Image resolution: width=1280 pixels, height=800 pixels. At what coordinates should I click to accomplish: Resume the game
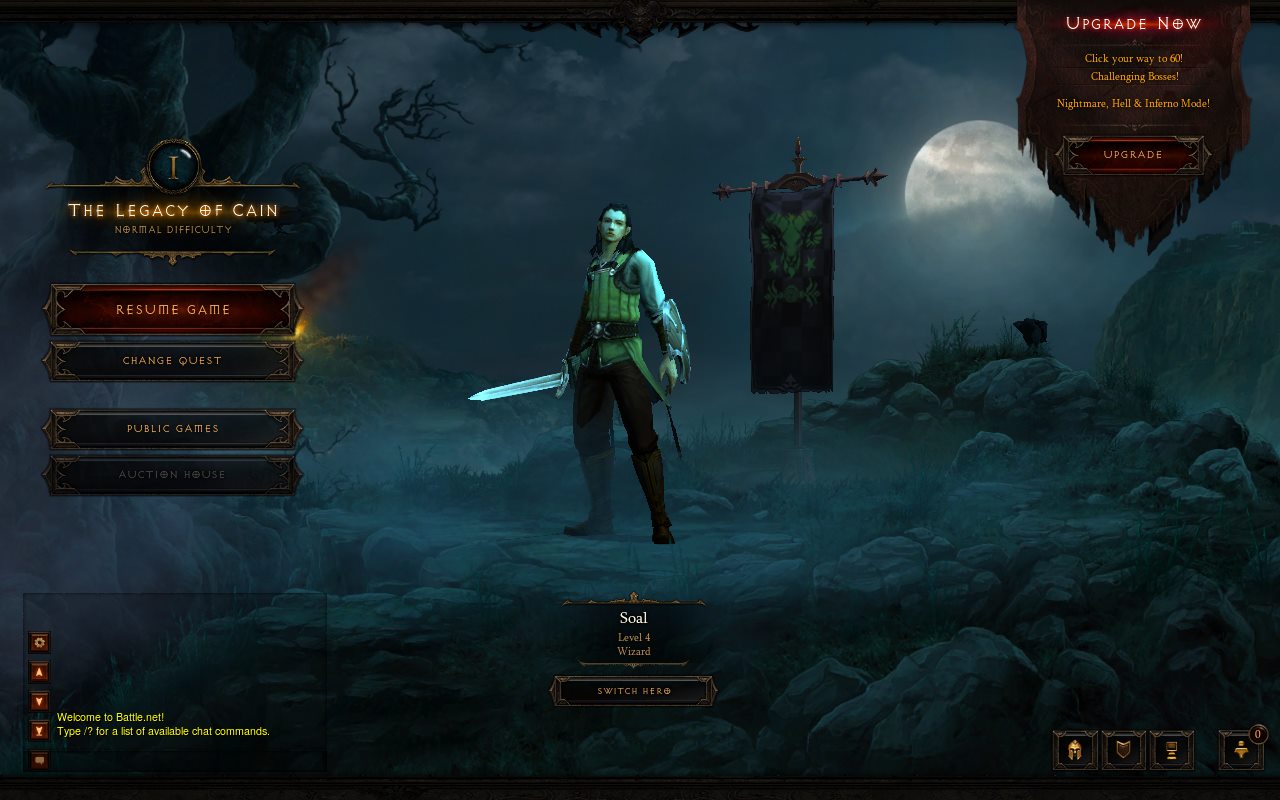point(172,310)
